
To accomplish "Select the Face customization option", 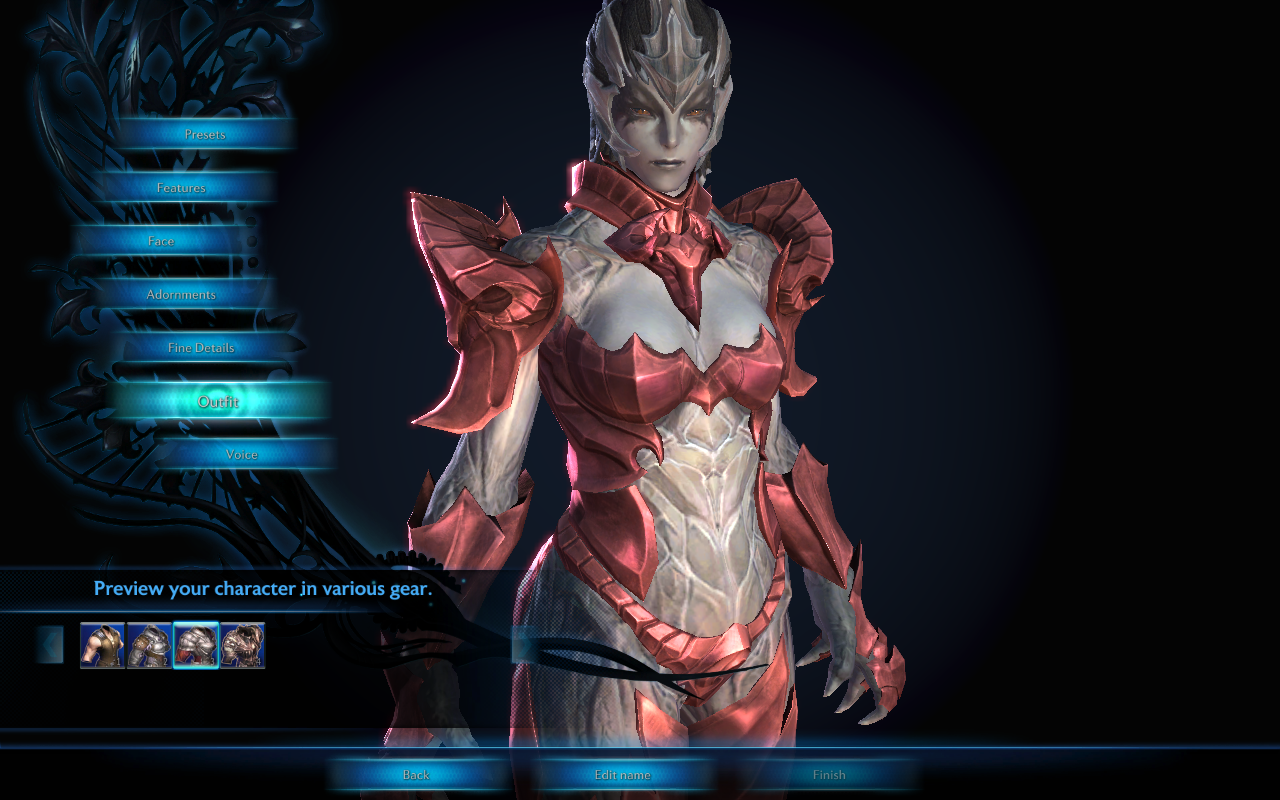I will pos(161,241).
